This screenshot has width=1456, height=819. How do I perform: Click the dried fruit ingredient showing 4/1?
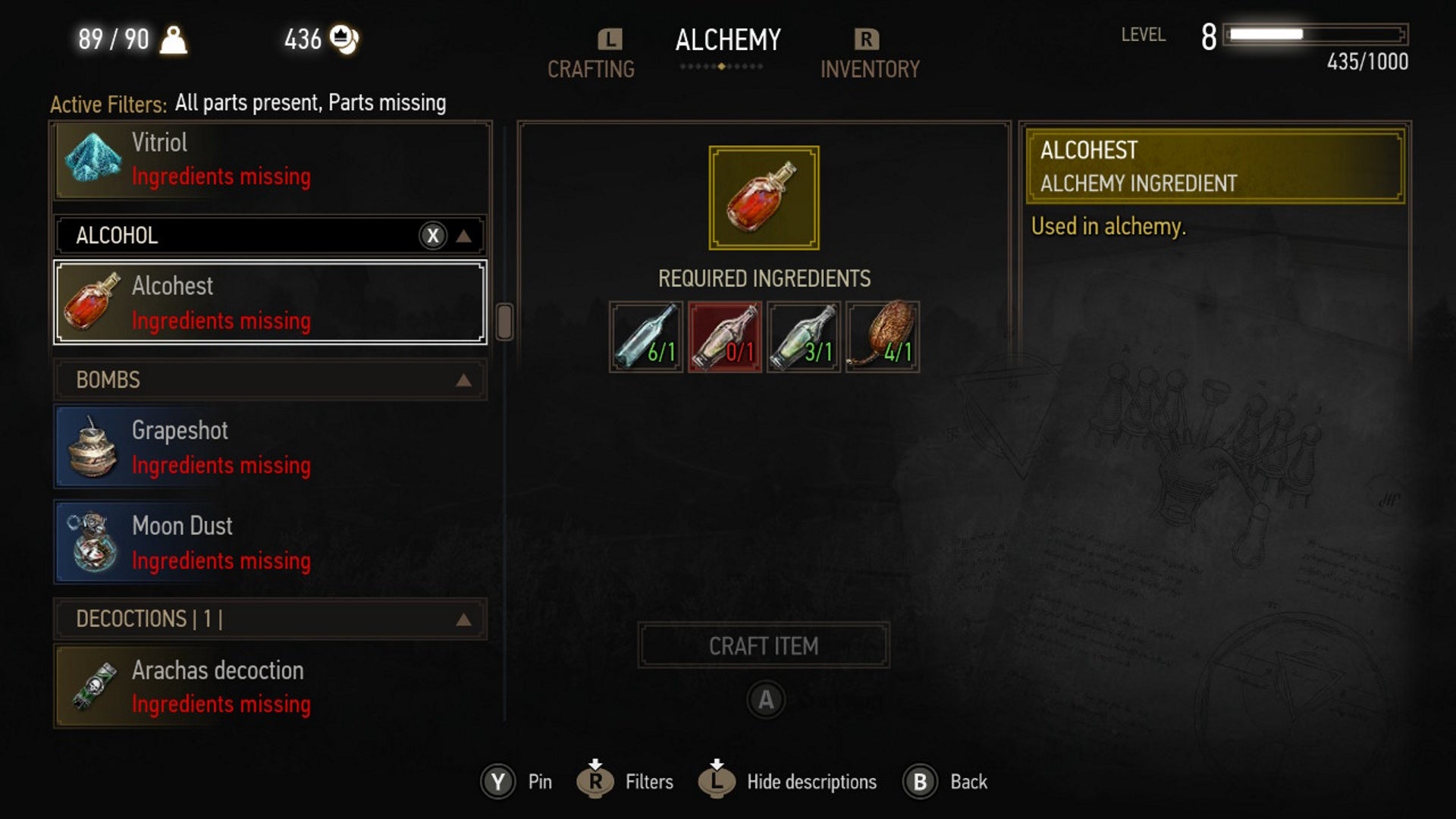tap(883, 336)
